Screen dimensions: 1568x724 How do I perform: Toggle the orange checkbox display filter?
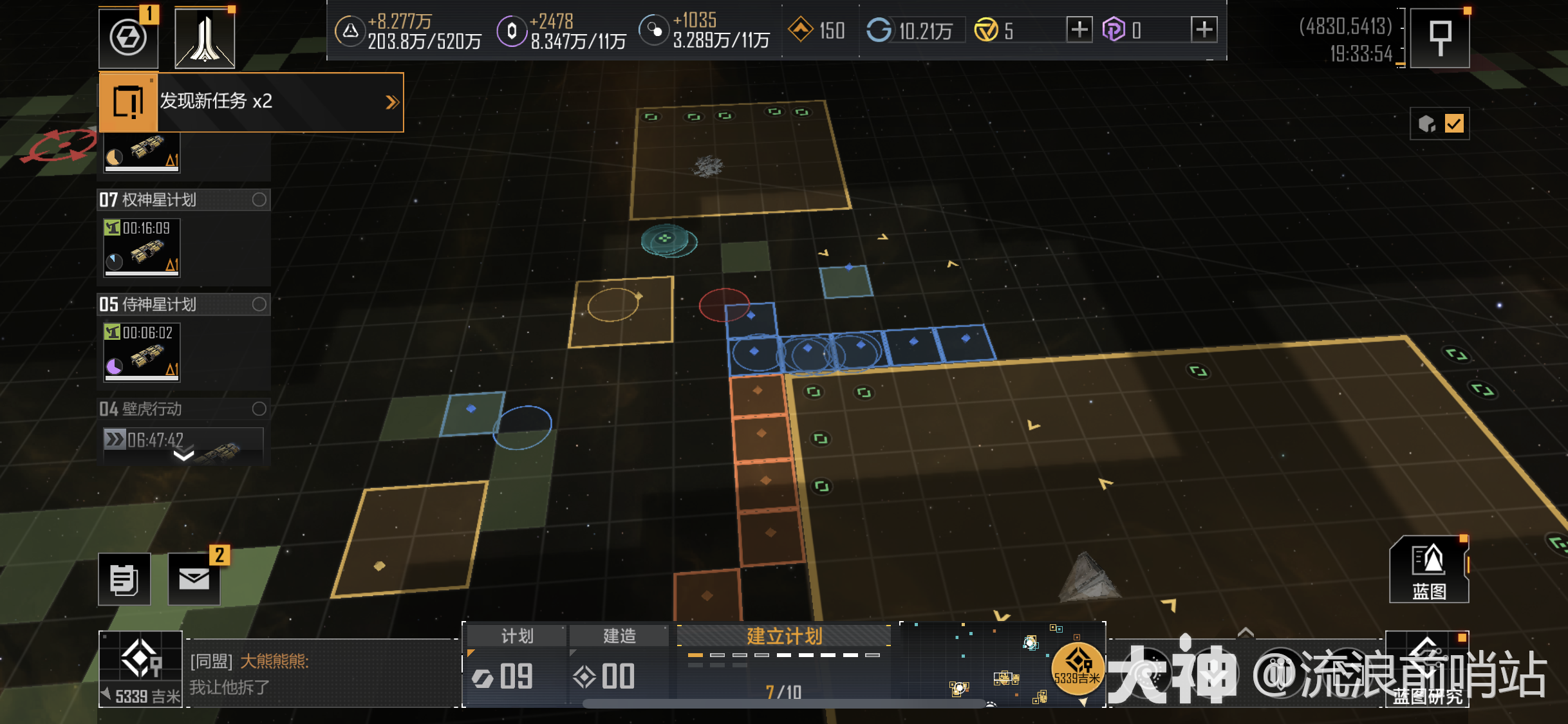pos(1453,124)
